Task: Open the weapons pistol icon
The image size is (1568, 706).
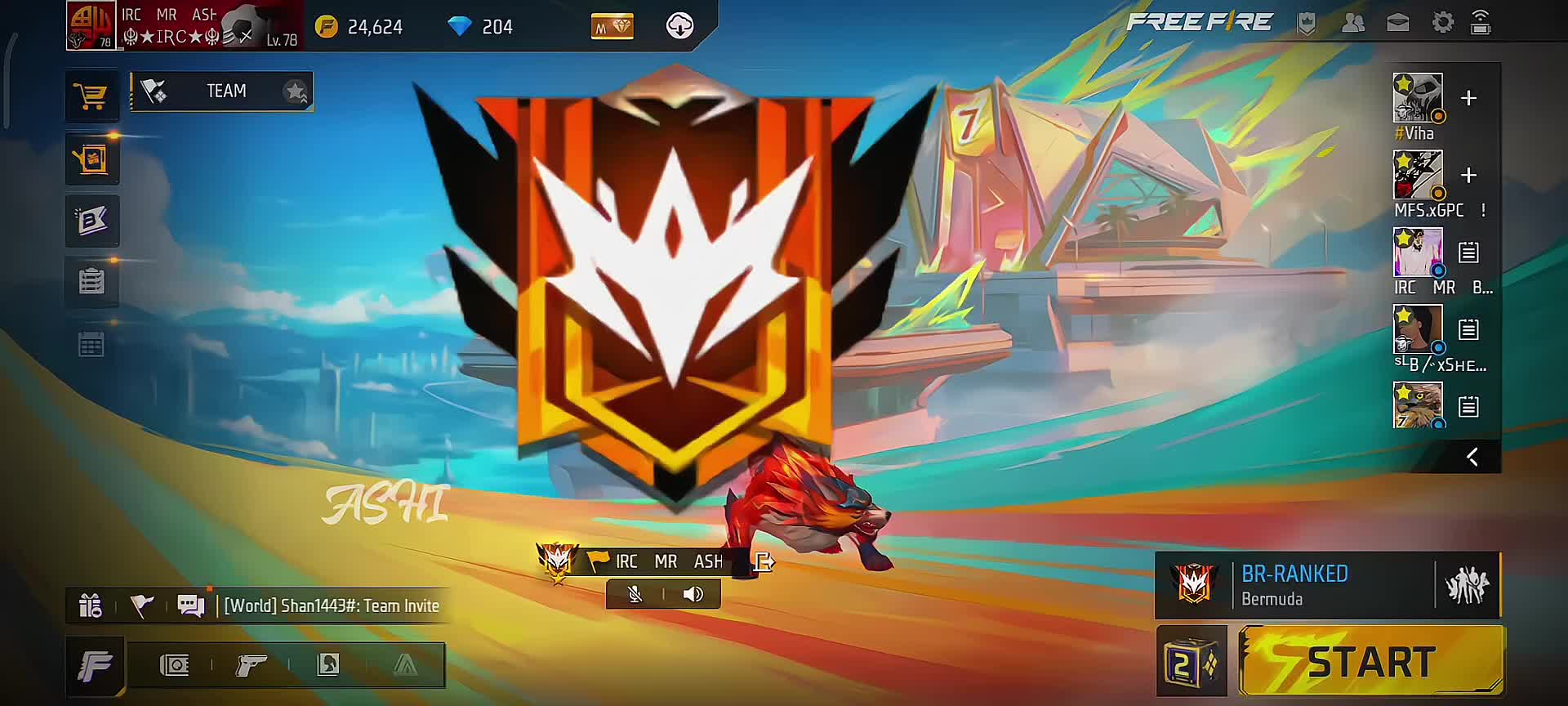Action: tap(251, 665)
